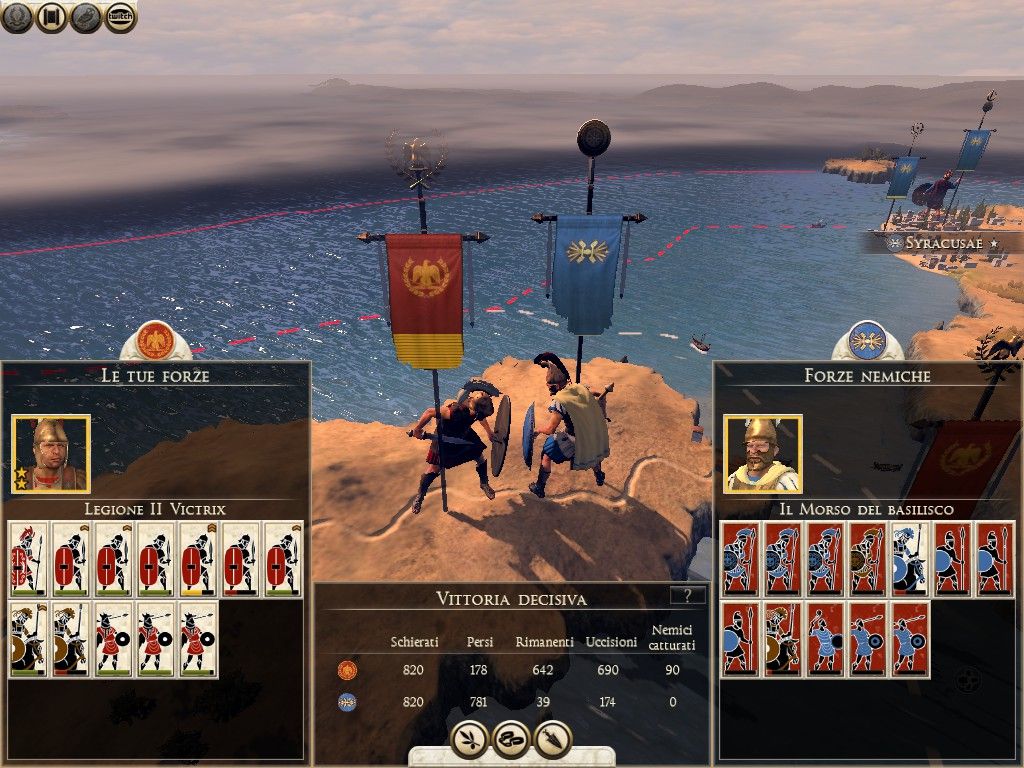Click the Roman eagle faction emblem
Screen dimensions: 1024x768
[155, 342]
